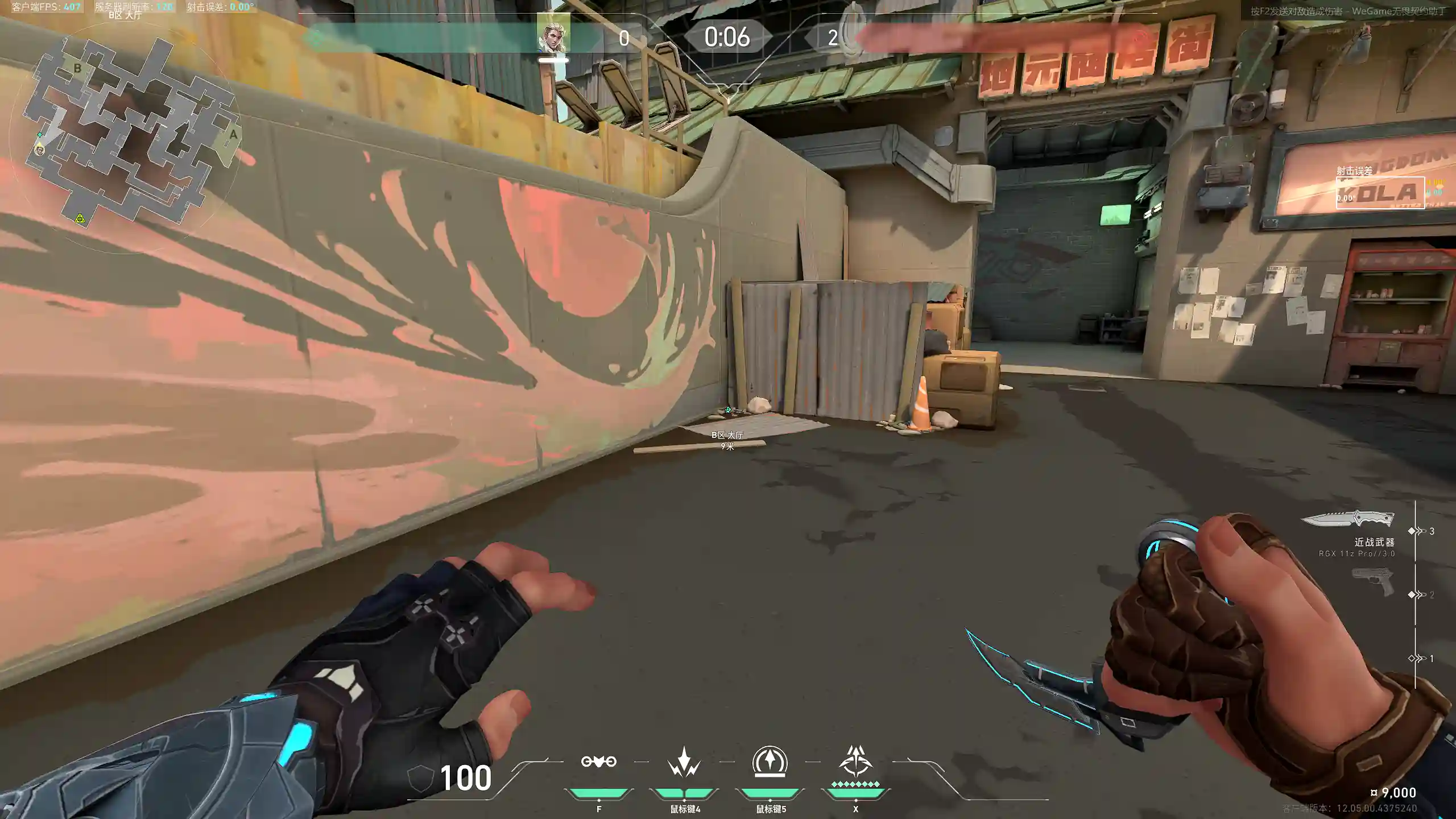Activate the F ability icon

598,762
